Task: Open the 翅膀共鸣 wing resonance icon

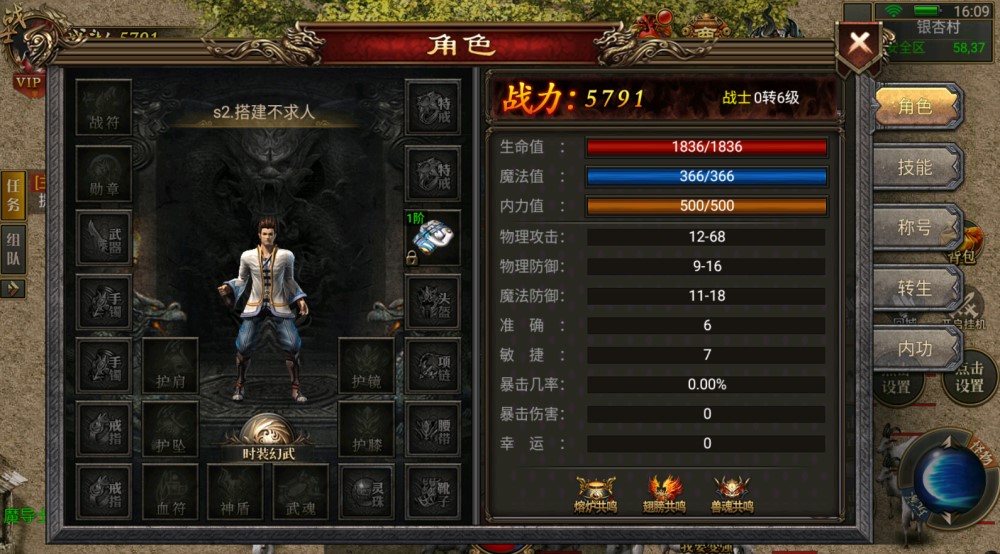Action: click(667, 494)
